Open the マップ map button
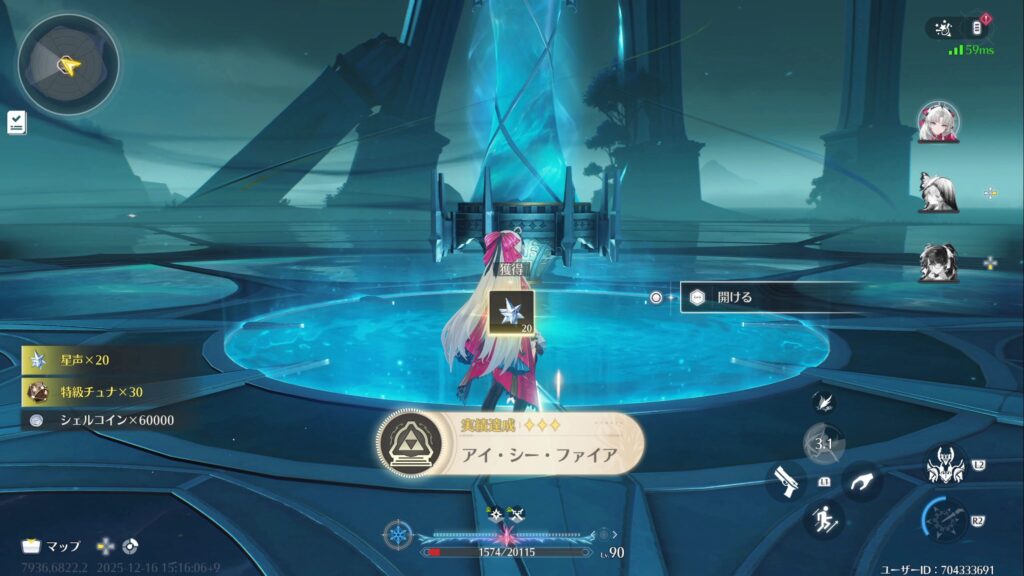1024x576 pixels. pyautogui.click(x=50, y=546)
